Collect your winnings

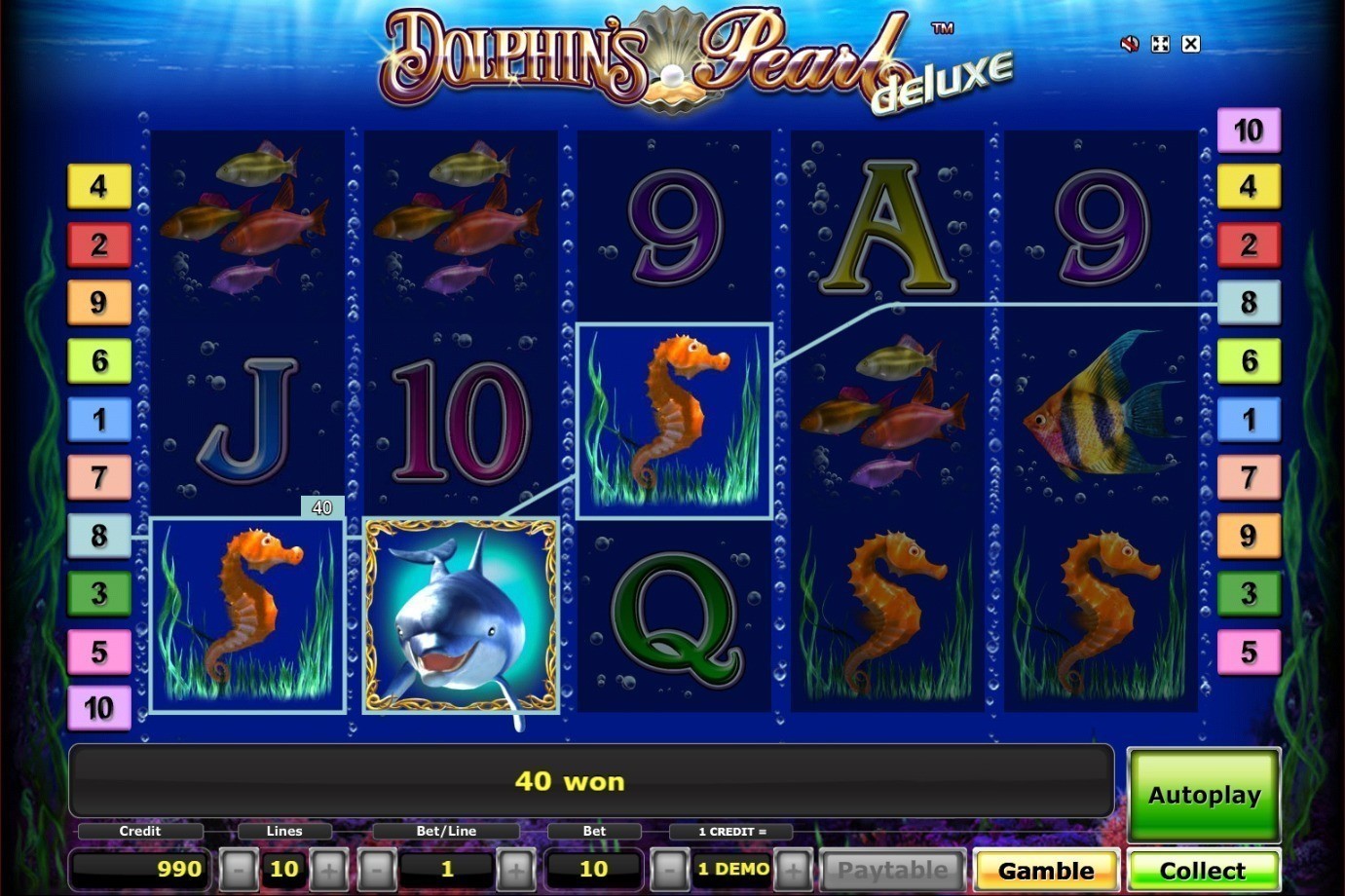tap(1204, 870)
